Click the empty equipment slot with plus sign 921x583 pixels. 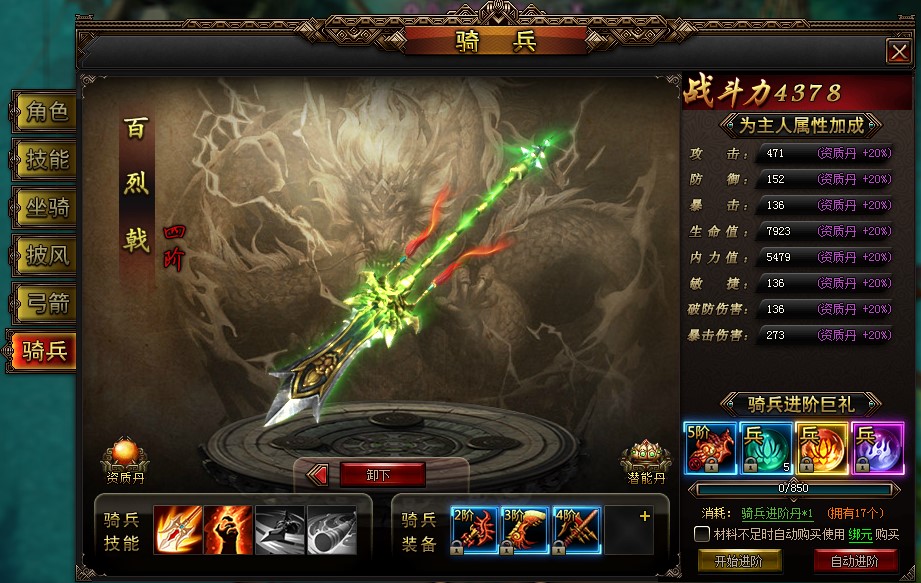click(x=628, y=530)
